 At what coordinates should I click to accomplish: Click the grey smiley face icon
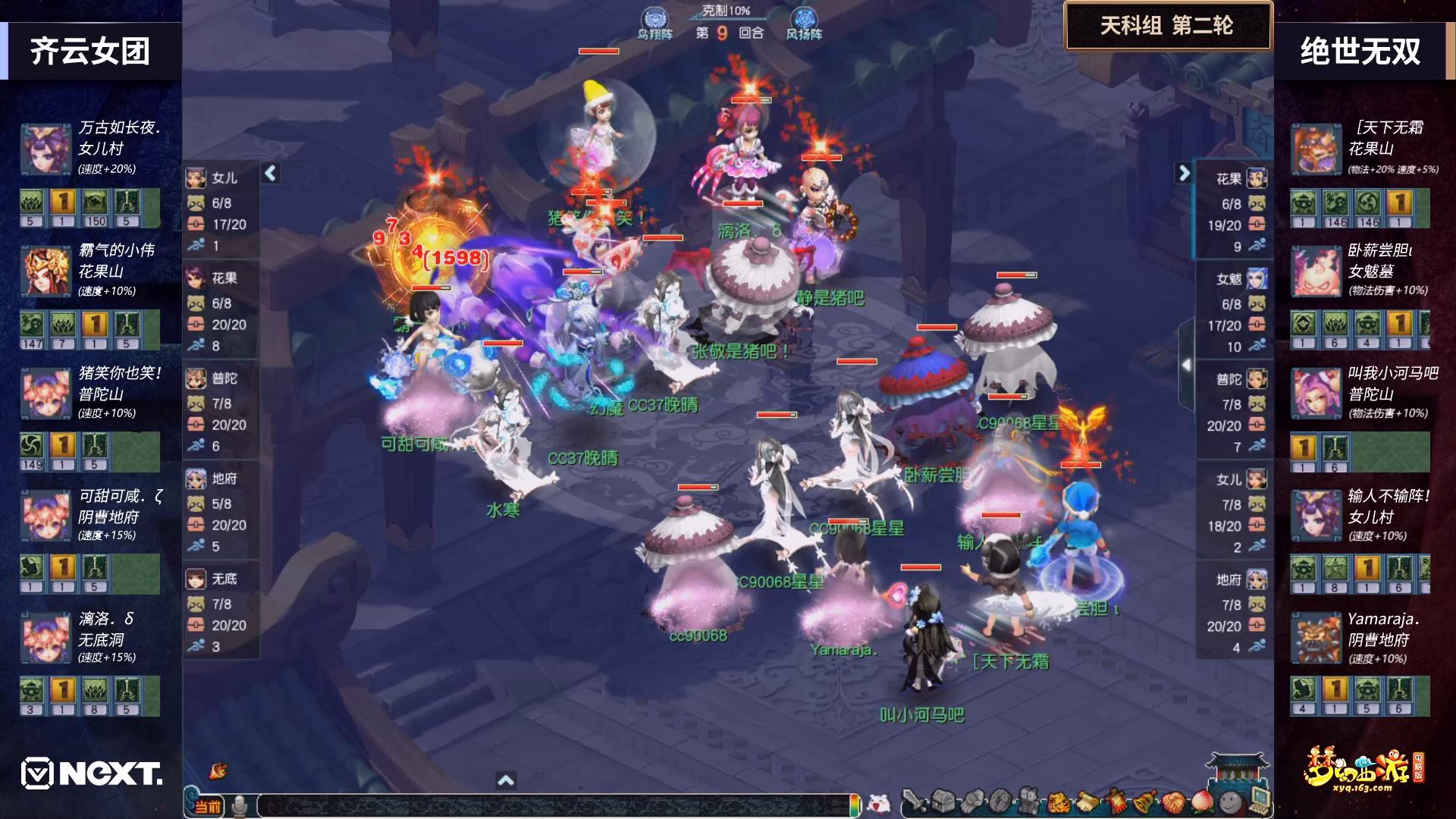pyautogui.click(x=1230, y=802)
